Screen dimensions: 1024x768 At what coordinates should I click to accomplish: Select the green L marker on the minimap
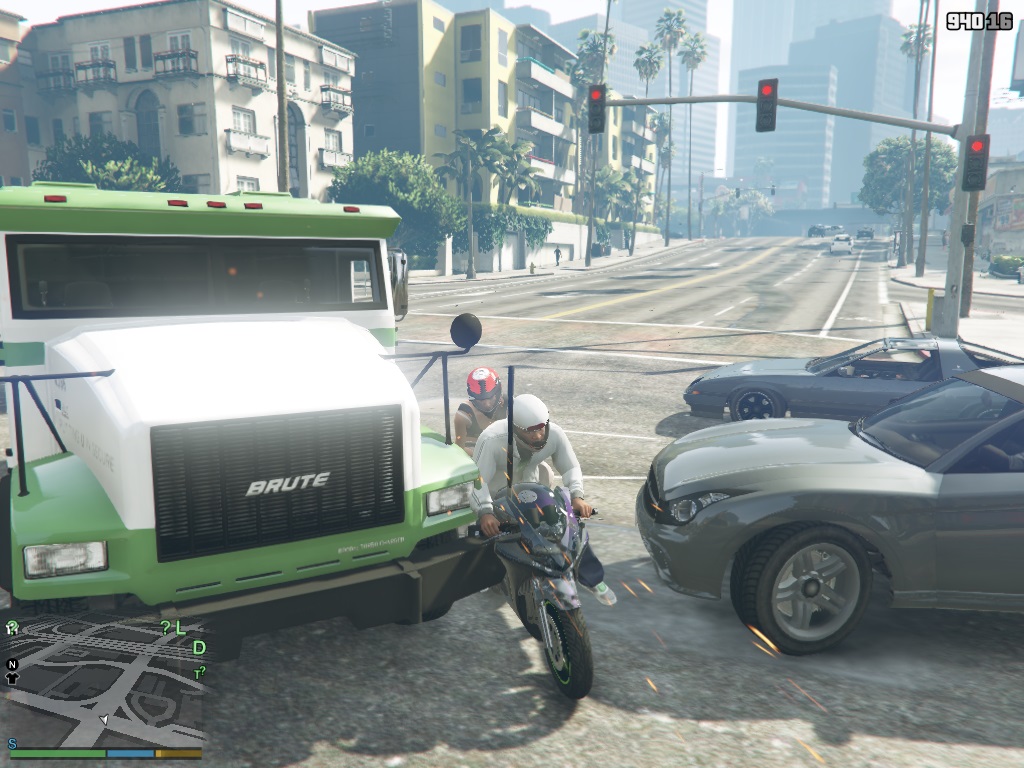[x=180, y=628]
